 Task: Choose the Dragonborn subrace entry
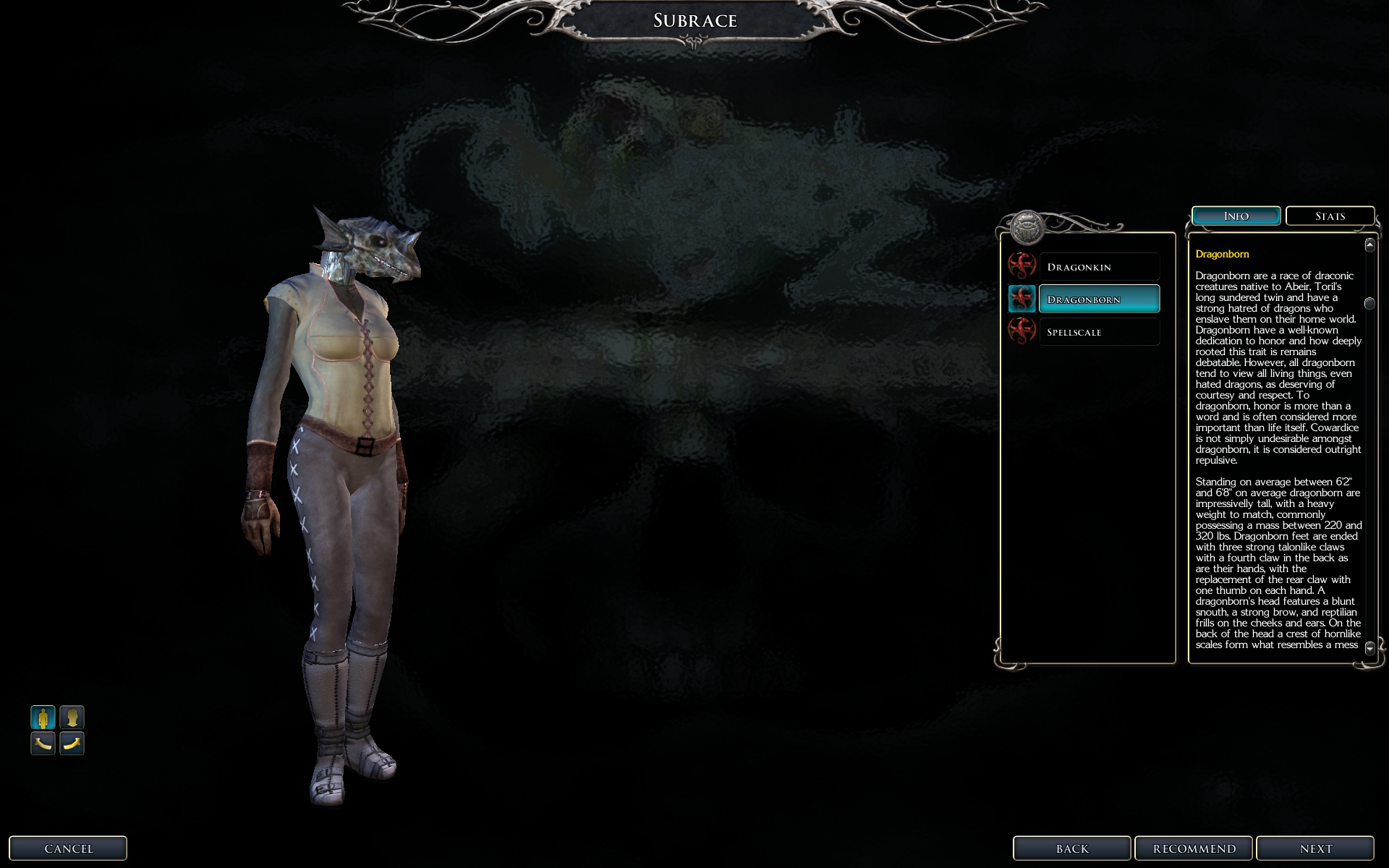coord(1098,299)
